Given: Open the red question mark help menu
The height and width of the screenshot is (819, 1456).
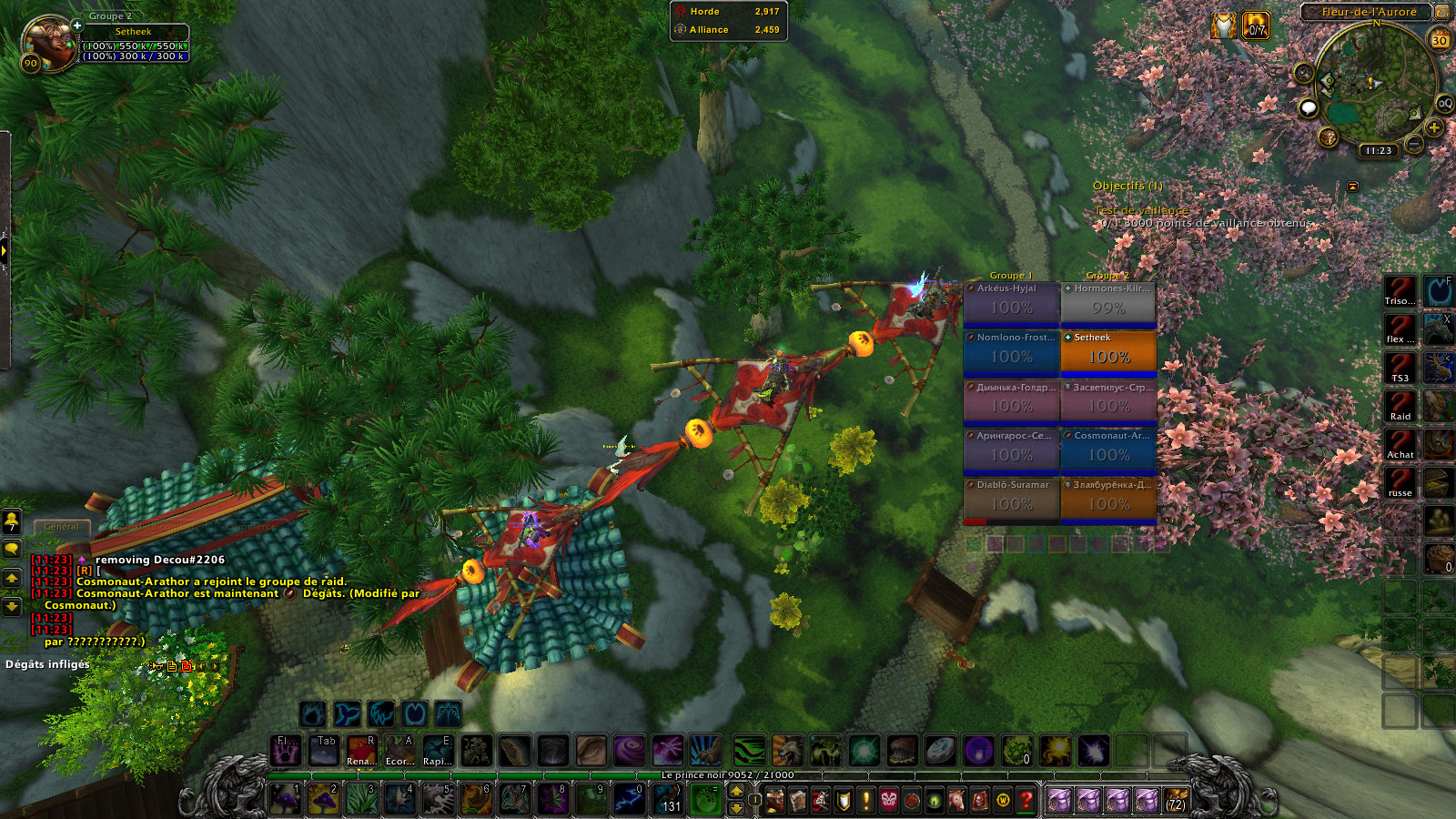Looking at the screenshot, I should point(1026,800).
